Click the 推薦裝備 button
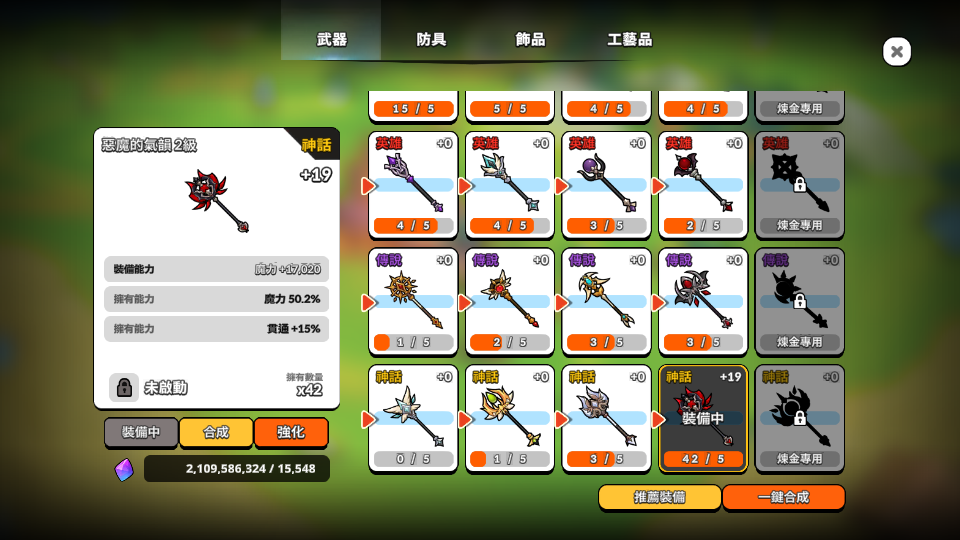 click(659, 497)
